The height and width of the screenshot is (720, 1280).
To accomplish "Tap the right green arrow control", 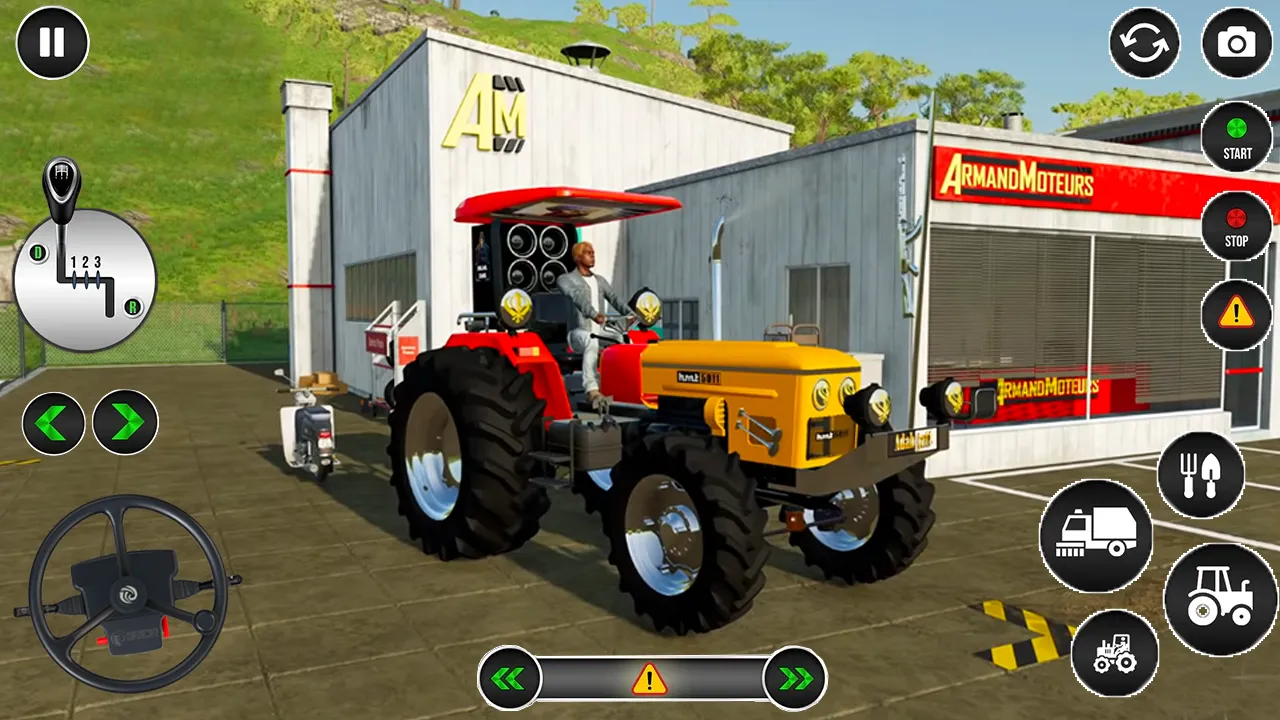I will tap(125, 422).
